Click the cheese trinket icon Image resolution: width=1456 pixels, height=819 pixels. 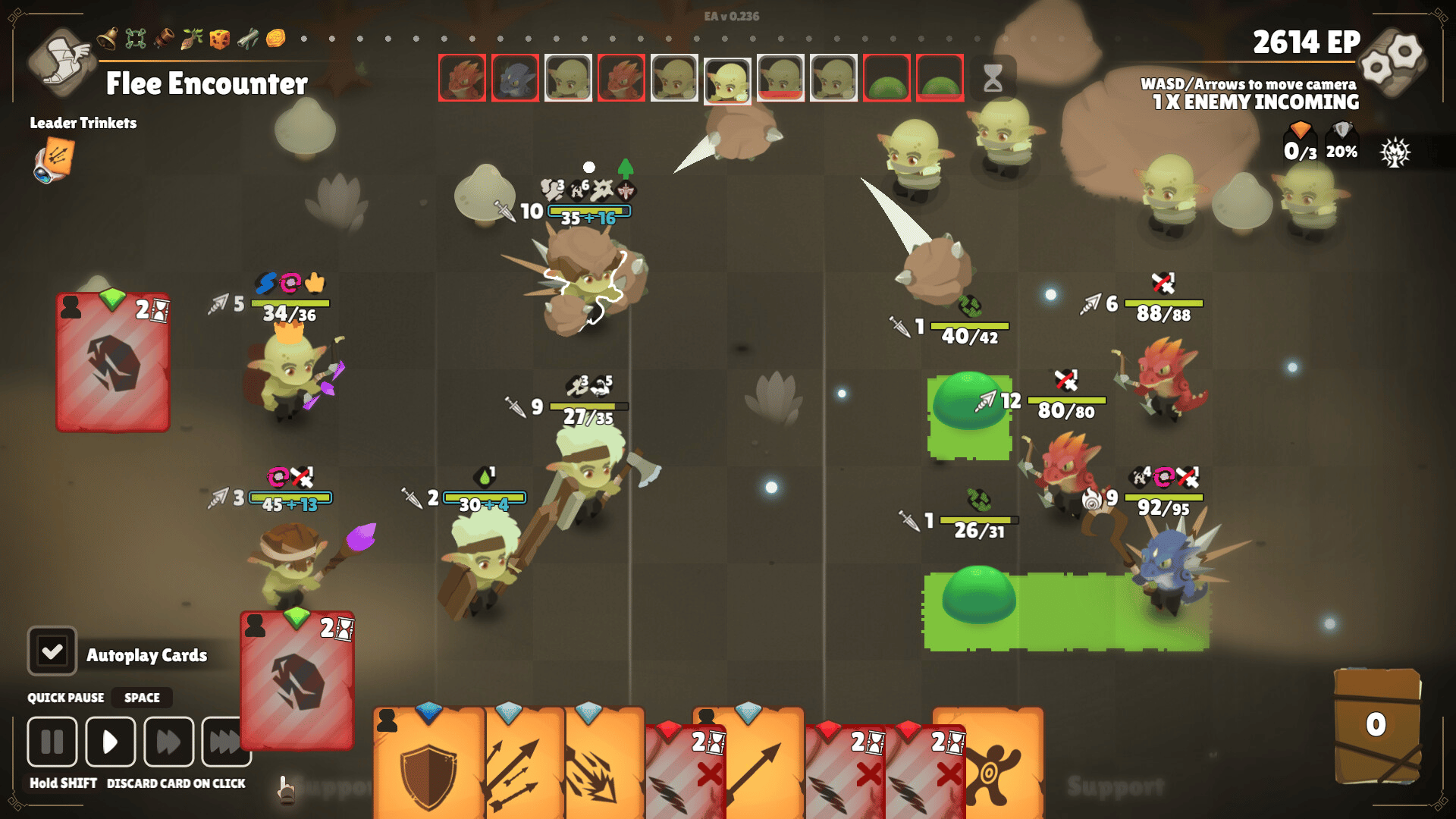[220, 38]
